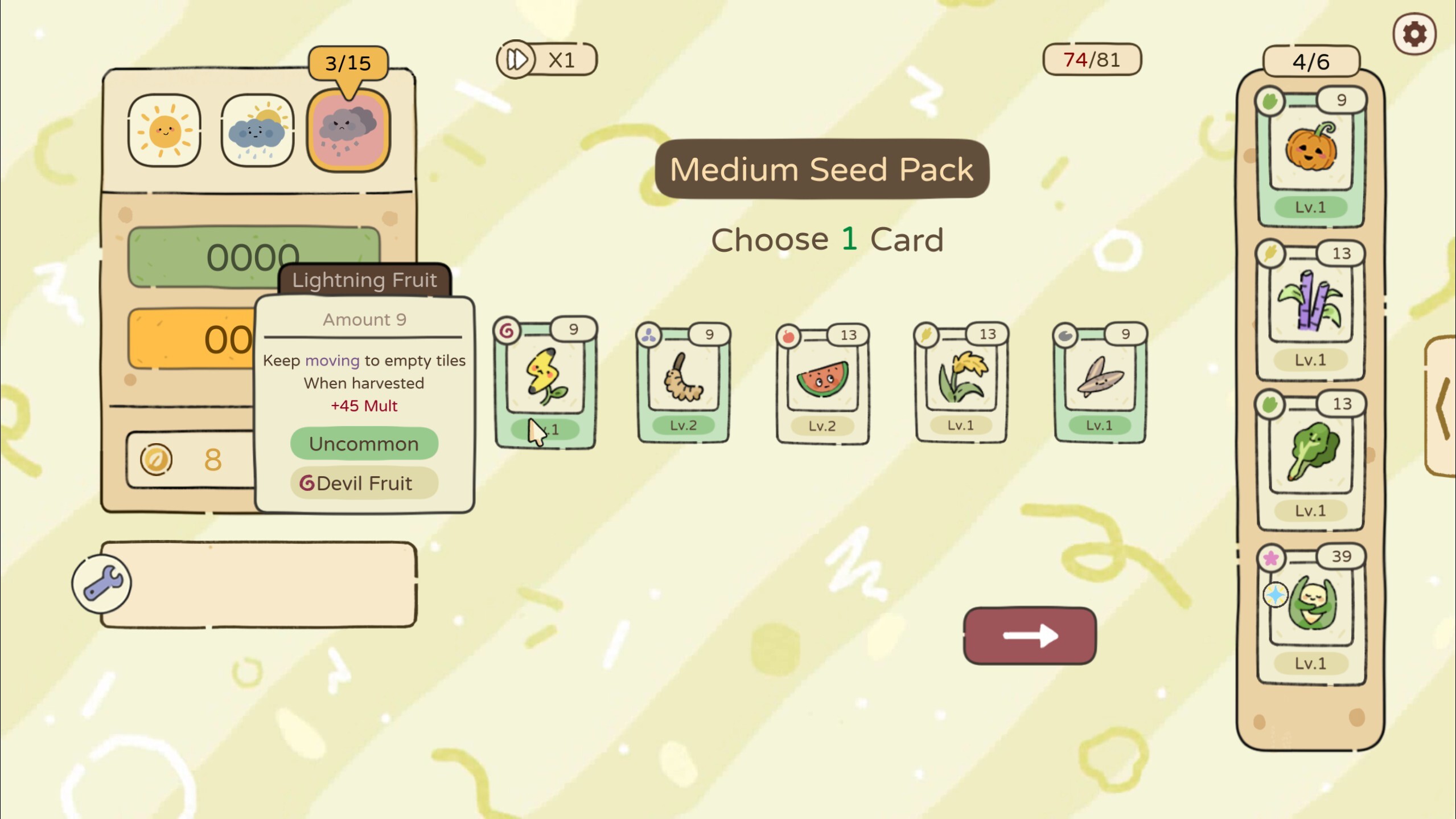Click the sparkle icon on the bottom sidebar card
The height and width of the screenshot is (819, 1456).
click(x=1277, y=595)
